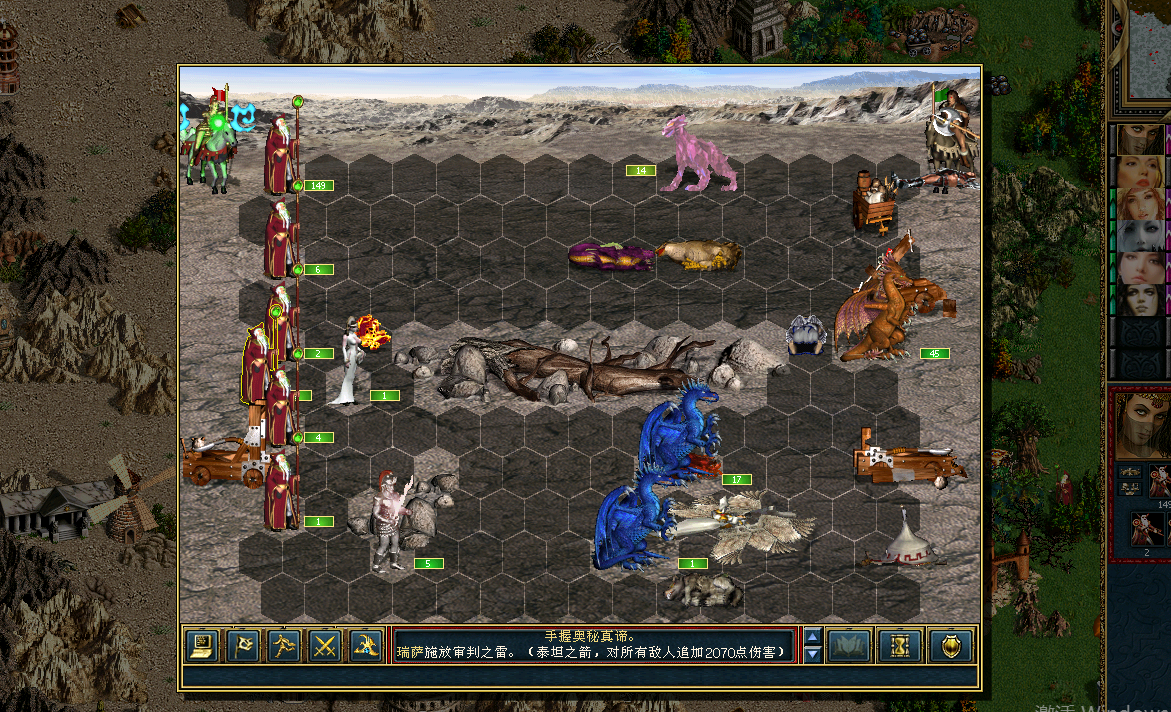Open the combat options computer button
Screen dimensions: 1171x712
pyautogui.click(x=202, y=646)
